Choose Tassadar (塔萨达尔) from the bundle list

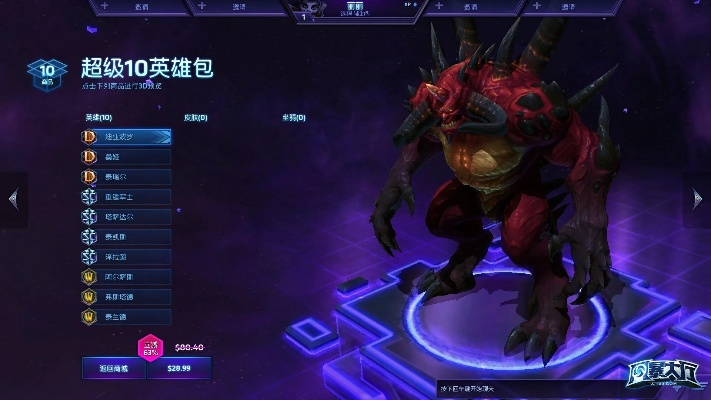[127, 216]
